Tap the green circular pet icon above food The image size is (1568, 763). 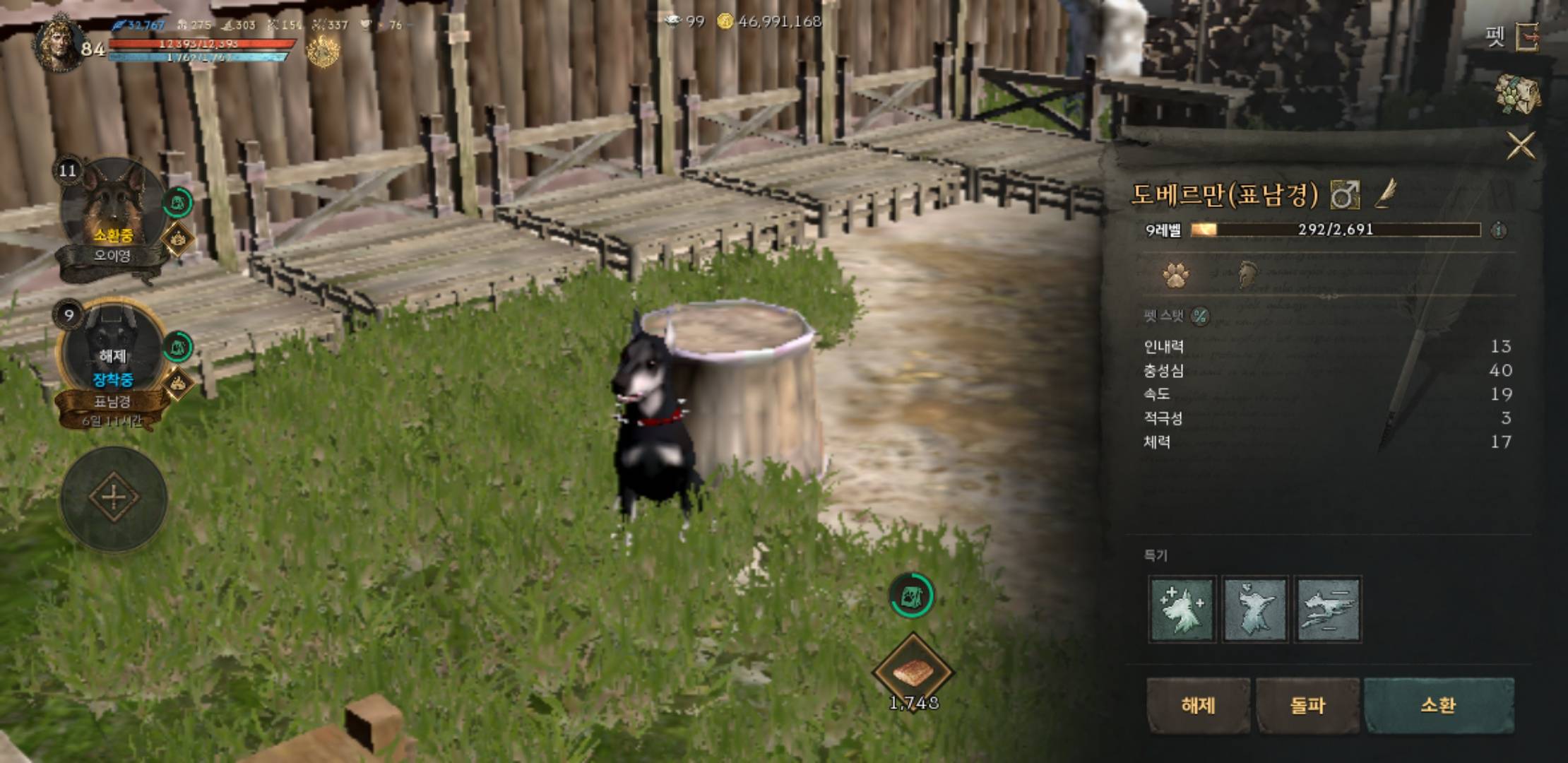coord(911,596)
